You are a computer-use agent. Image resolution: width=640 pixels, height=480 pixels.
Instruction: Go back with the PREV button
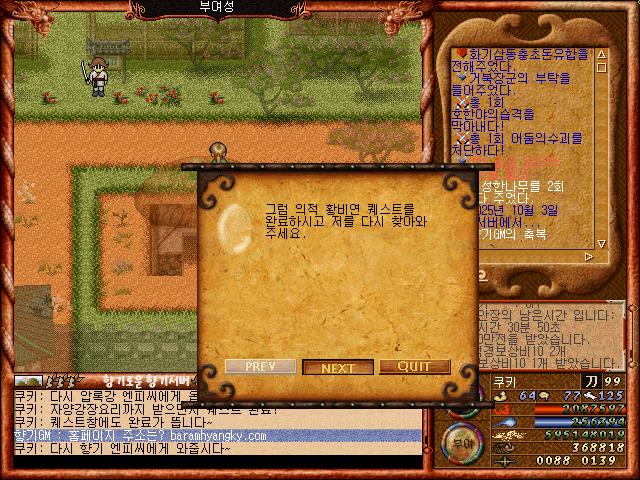tap(260, 367)
